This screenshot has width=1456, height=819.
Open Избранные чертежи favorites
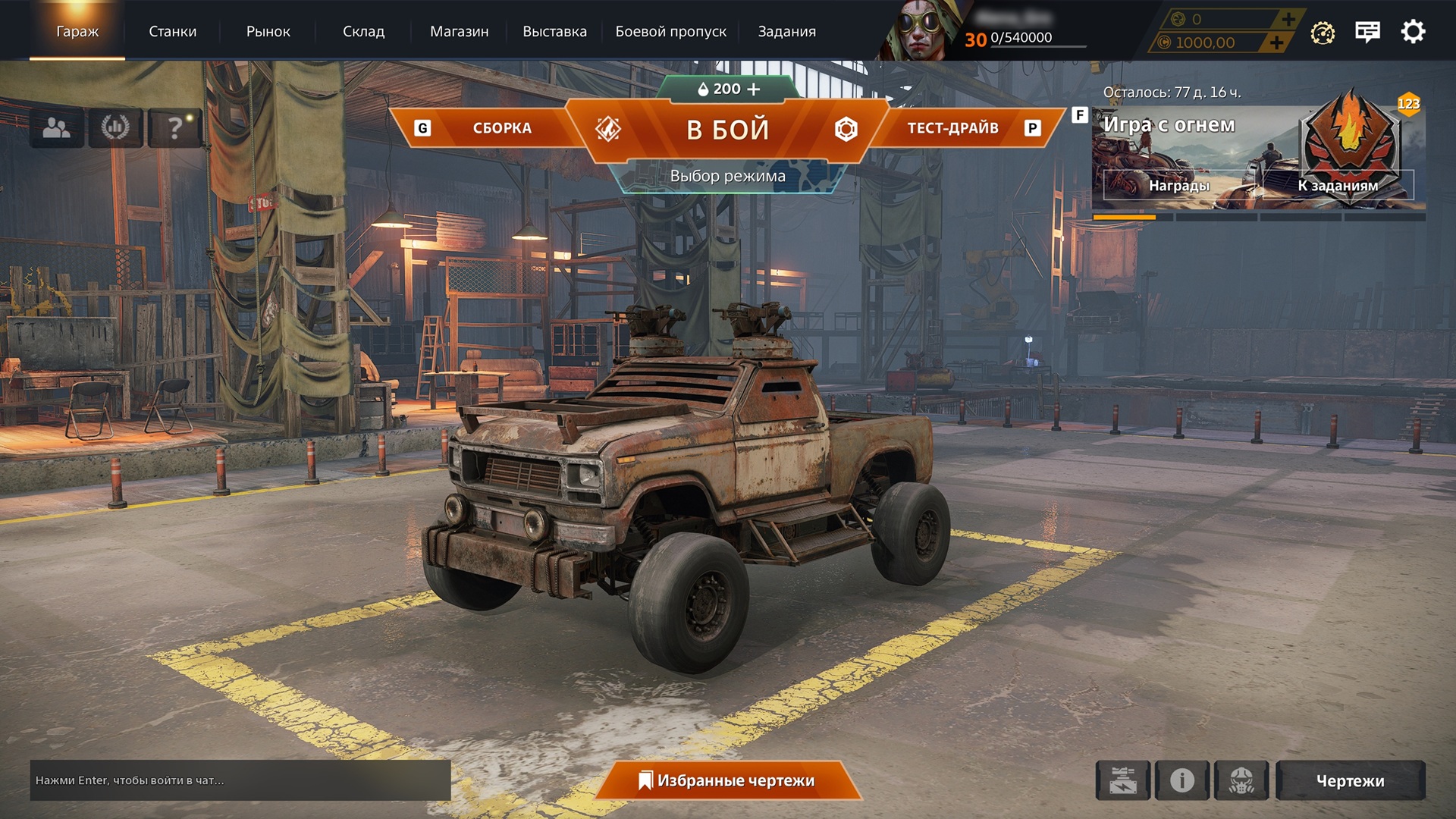[727, 780]
